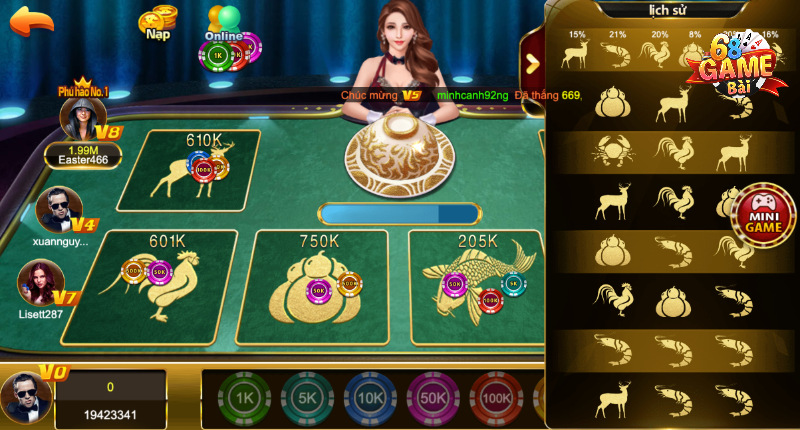Viewport: 800px width, 430px height.
Task: Open the V4 player xuannguy avatar
Action: (57, 210)
